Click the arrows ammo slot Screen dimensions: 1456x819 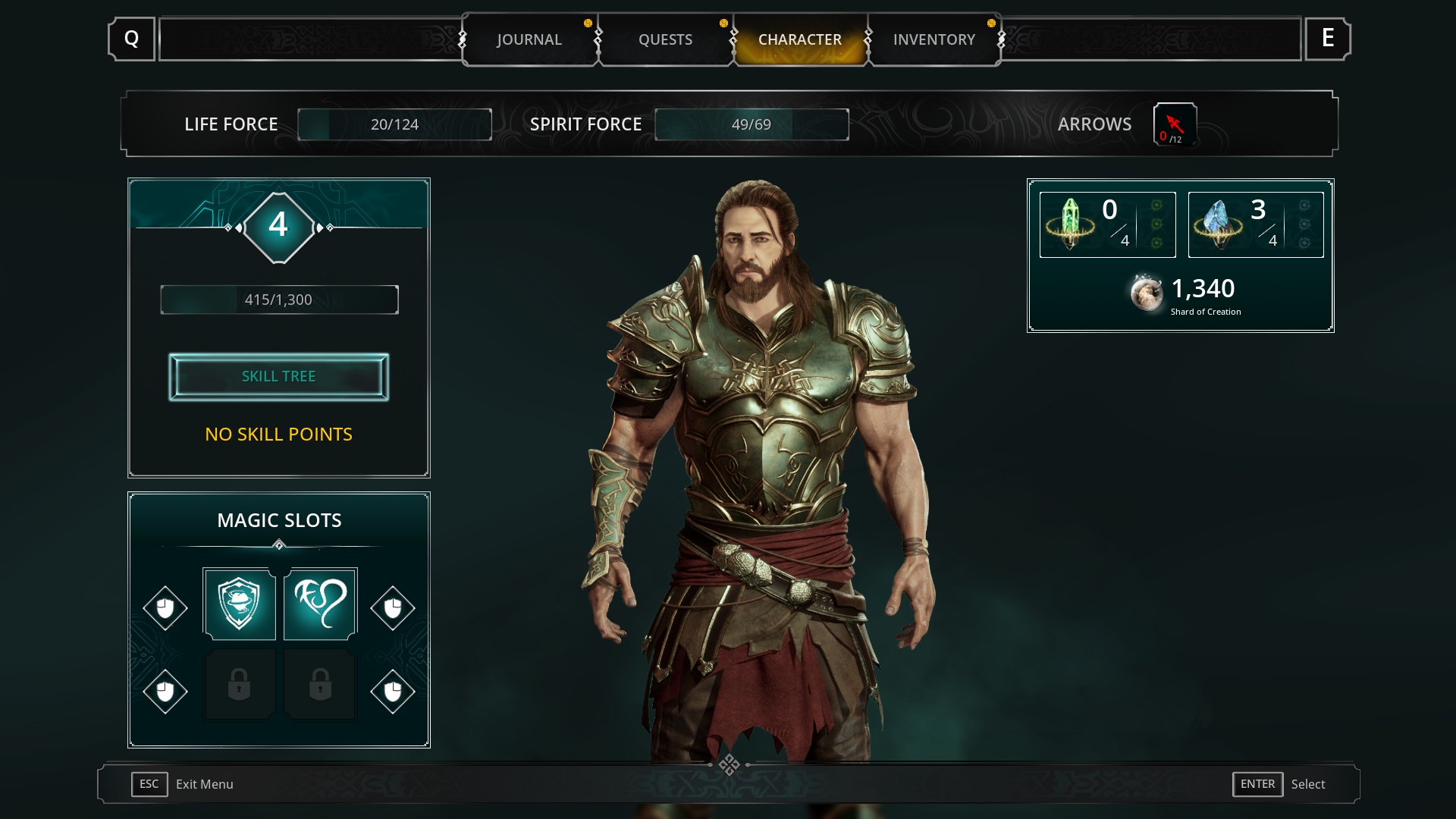click(1174, 124)
